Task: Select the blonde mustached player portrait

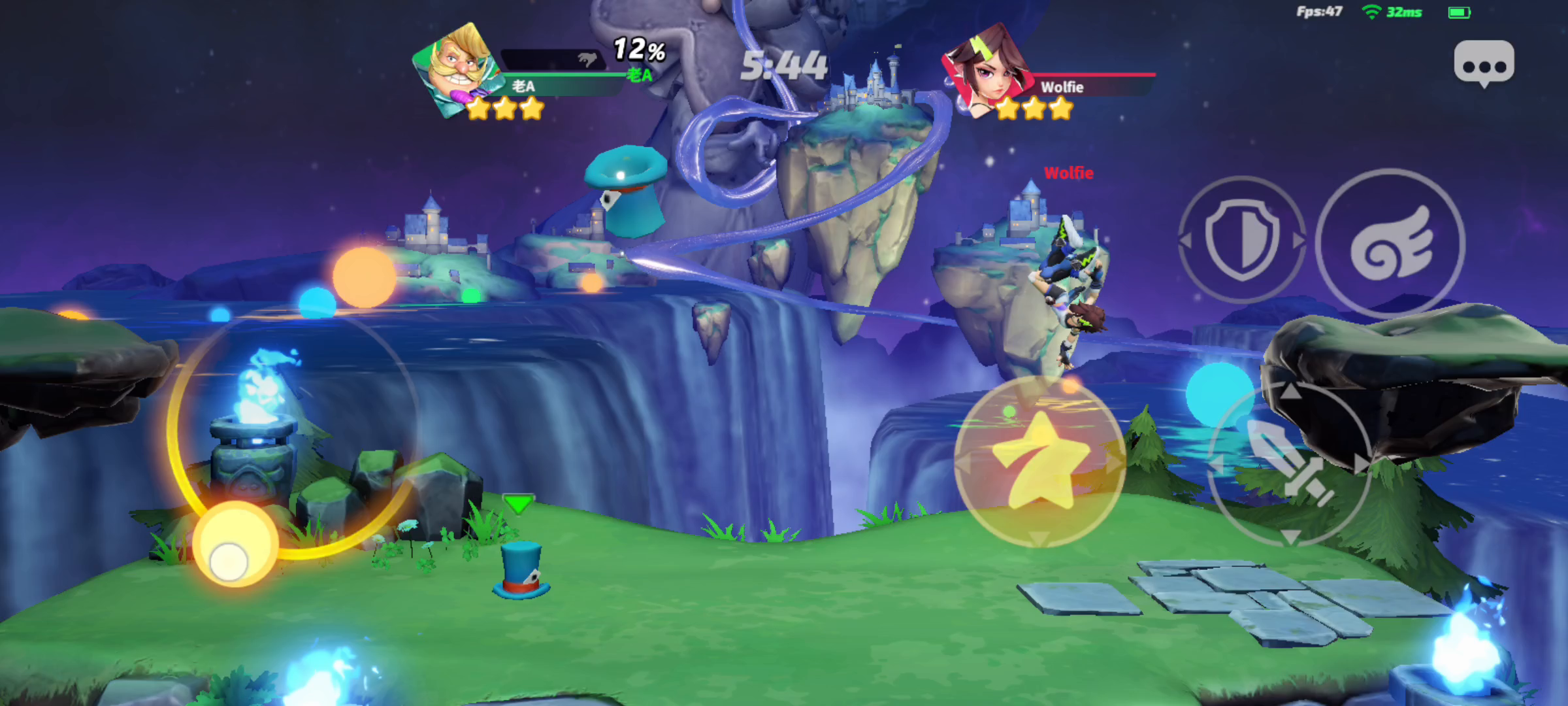Action: tap(457, 69)
